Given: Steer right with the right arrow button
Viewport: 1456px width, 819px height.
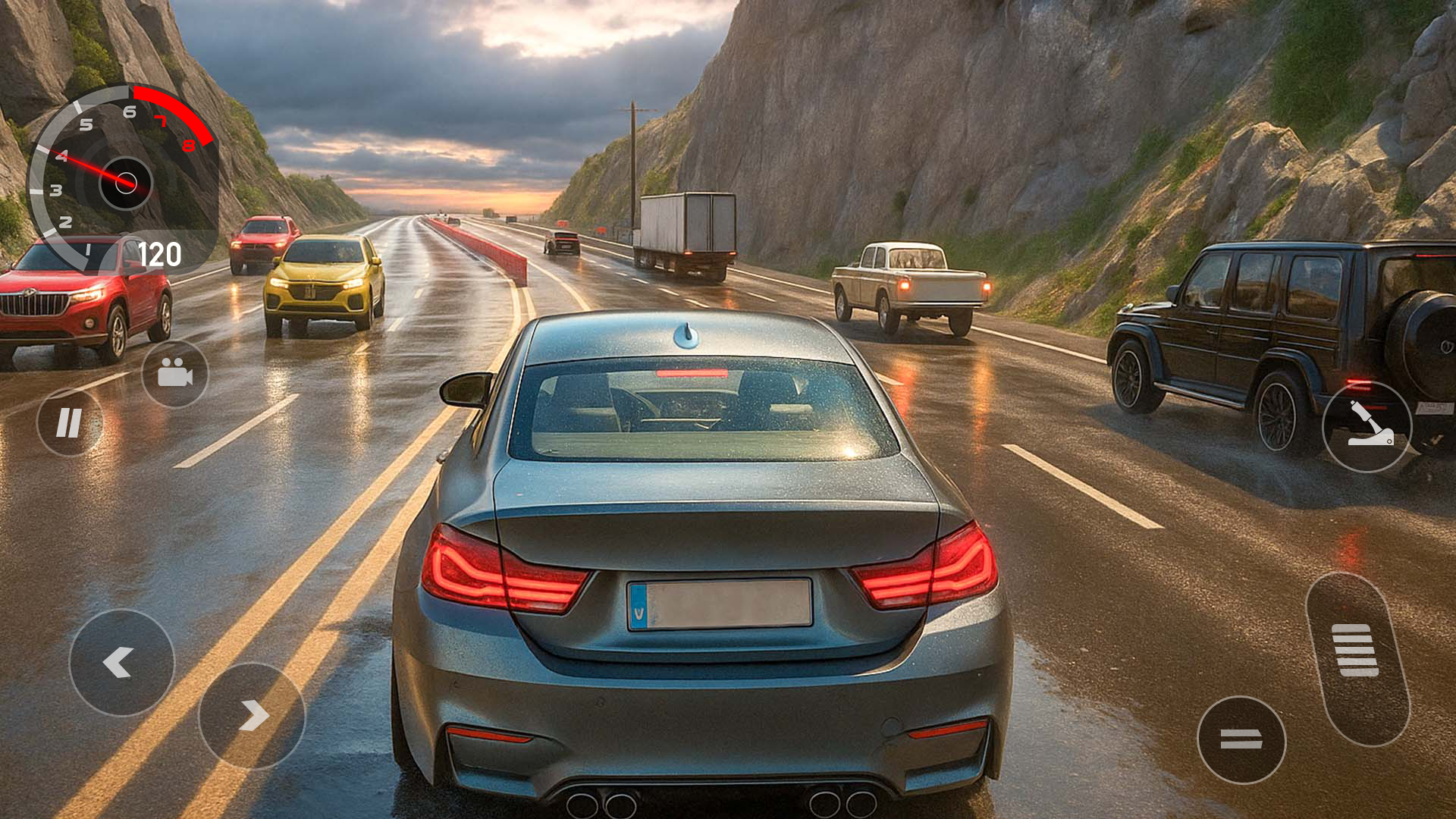Looking at the screenshot, I should click(252, 716).
